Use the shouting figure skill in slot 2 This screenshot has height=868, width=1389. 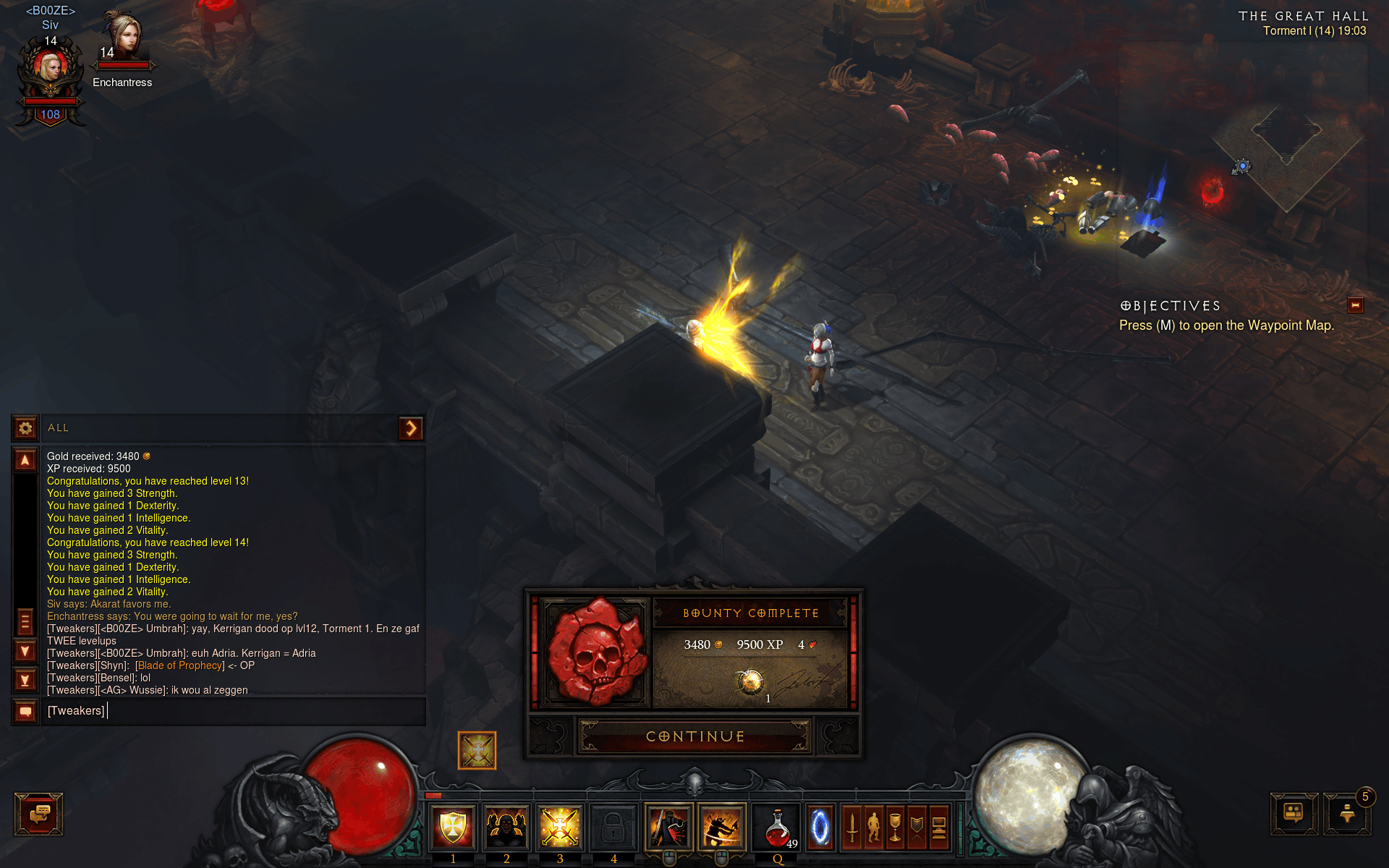(x=506, y=826)
